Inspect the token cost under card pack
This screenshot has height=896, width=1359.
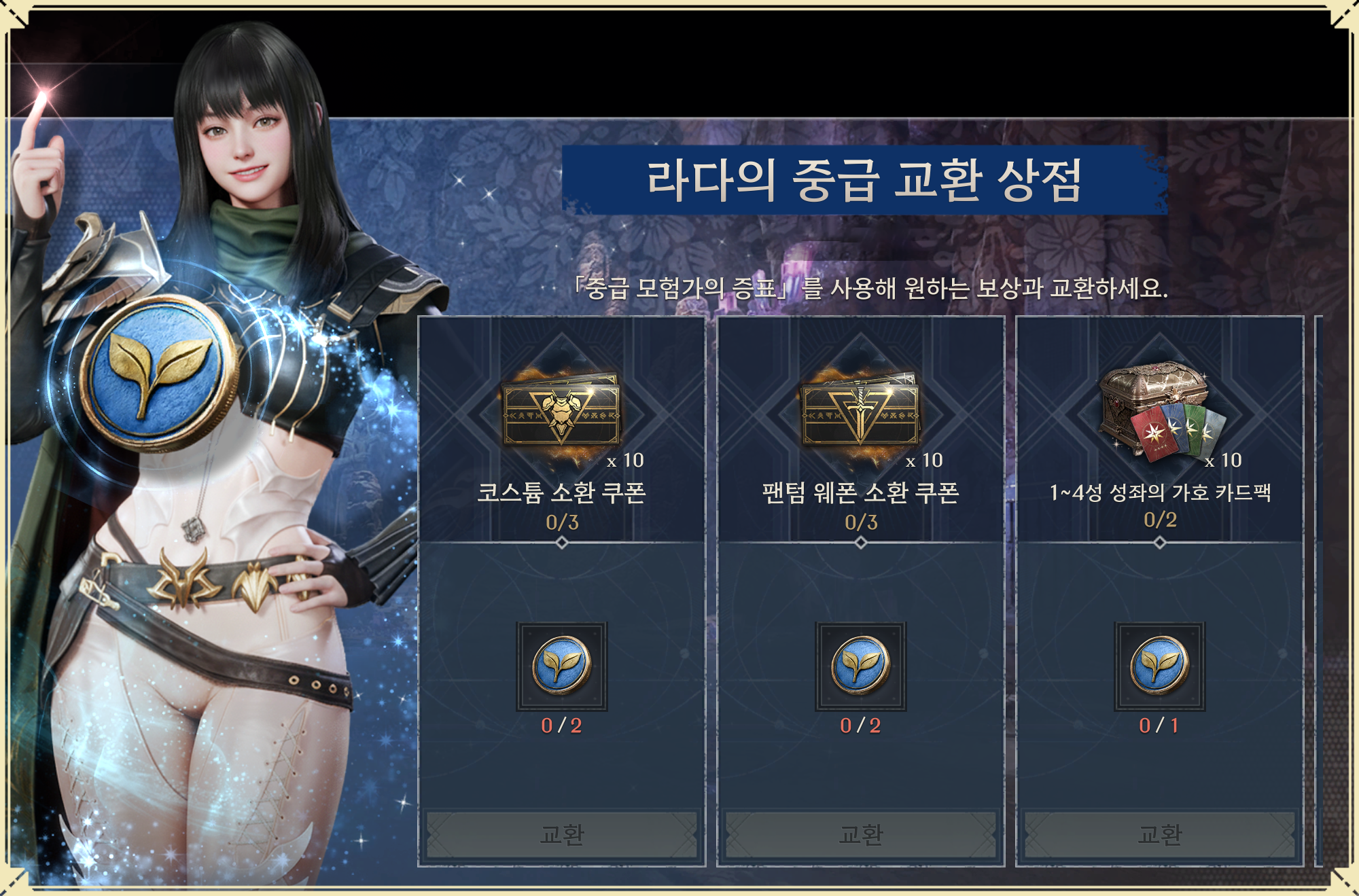point(1159,666)
